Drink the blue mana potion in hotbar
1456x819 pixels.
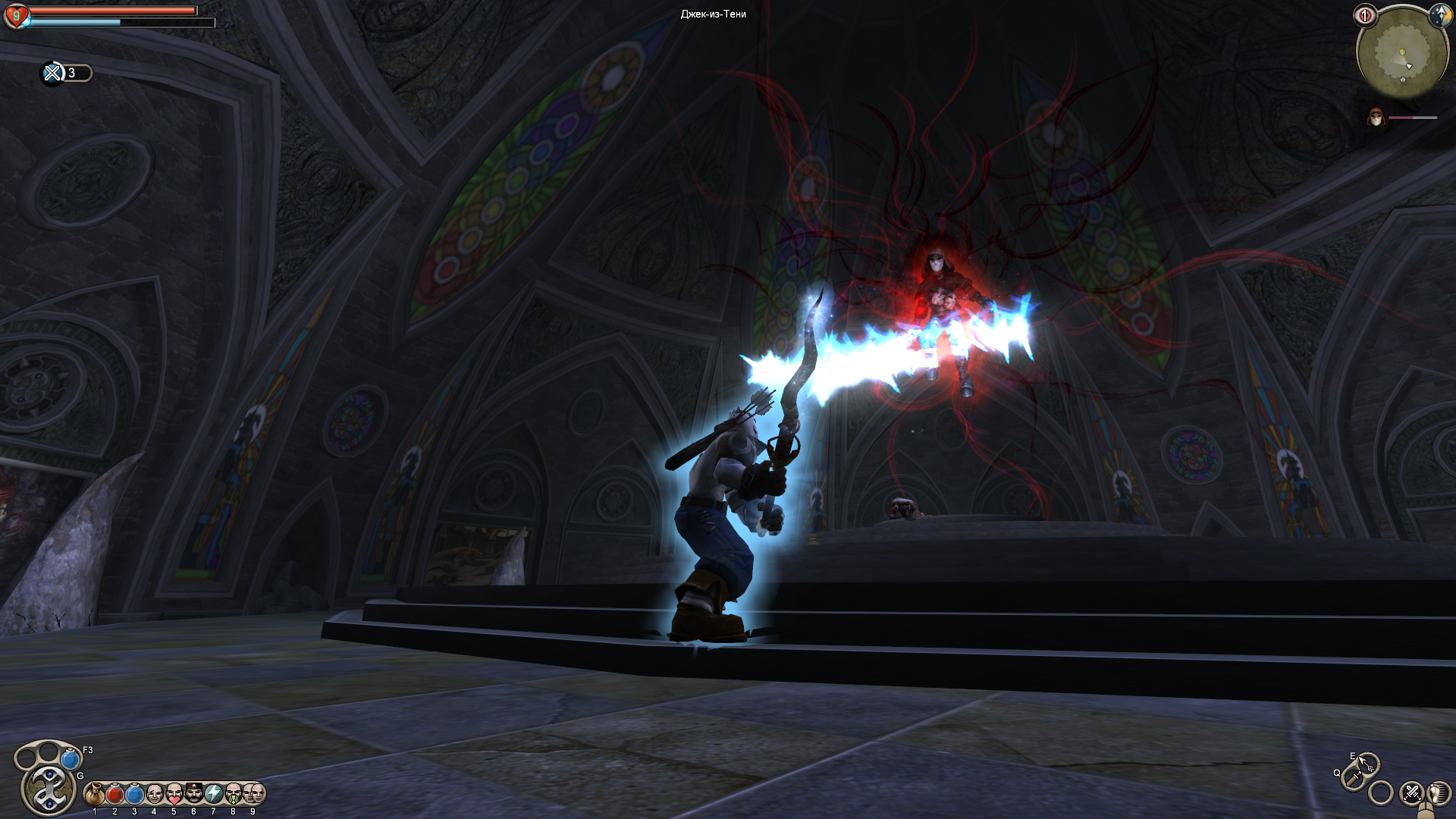click(x=134, y=794)
